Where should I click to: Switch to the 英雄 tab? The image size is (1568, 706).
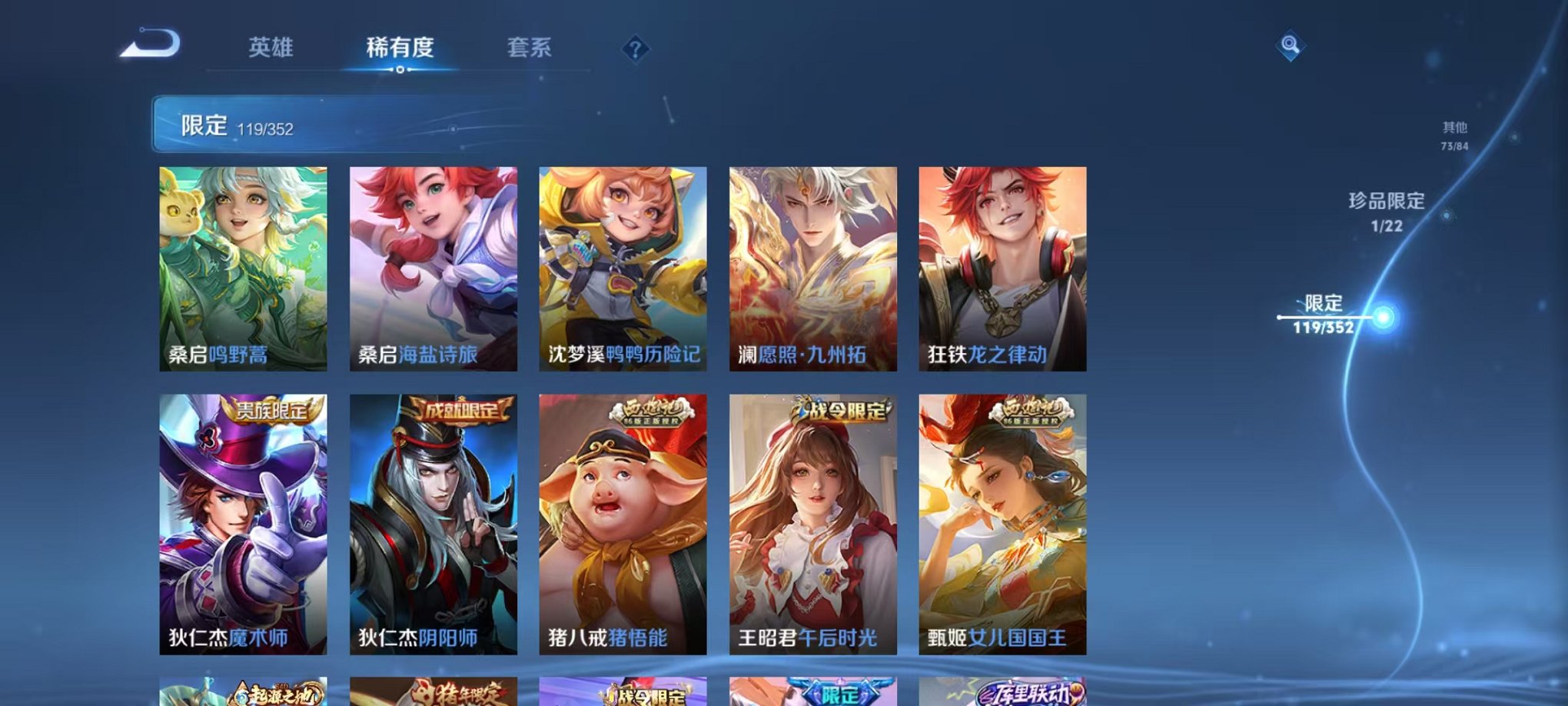click(273, 48)
